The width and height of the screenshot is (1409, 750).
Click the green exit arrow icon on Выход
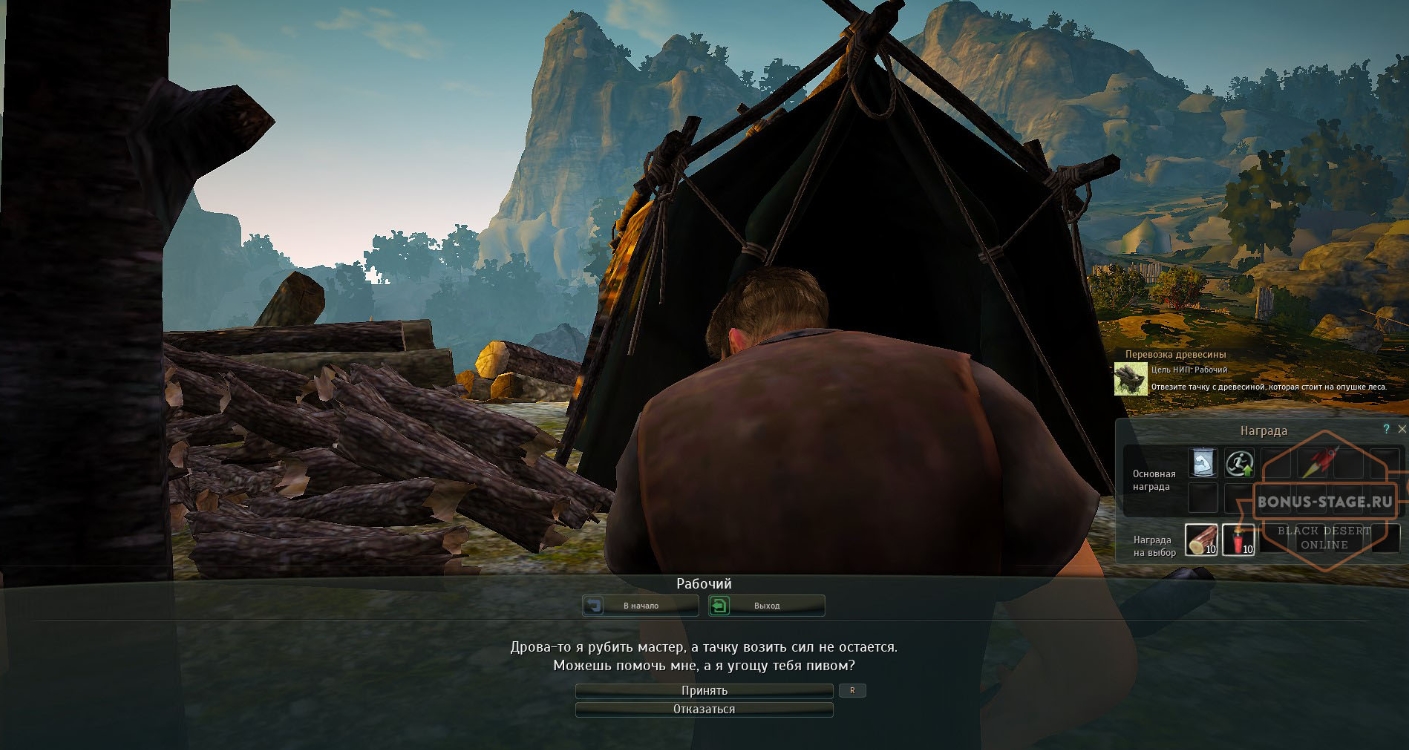720,605
